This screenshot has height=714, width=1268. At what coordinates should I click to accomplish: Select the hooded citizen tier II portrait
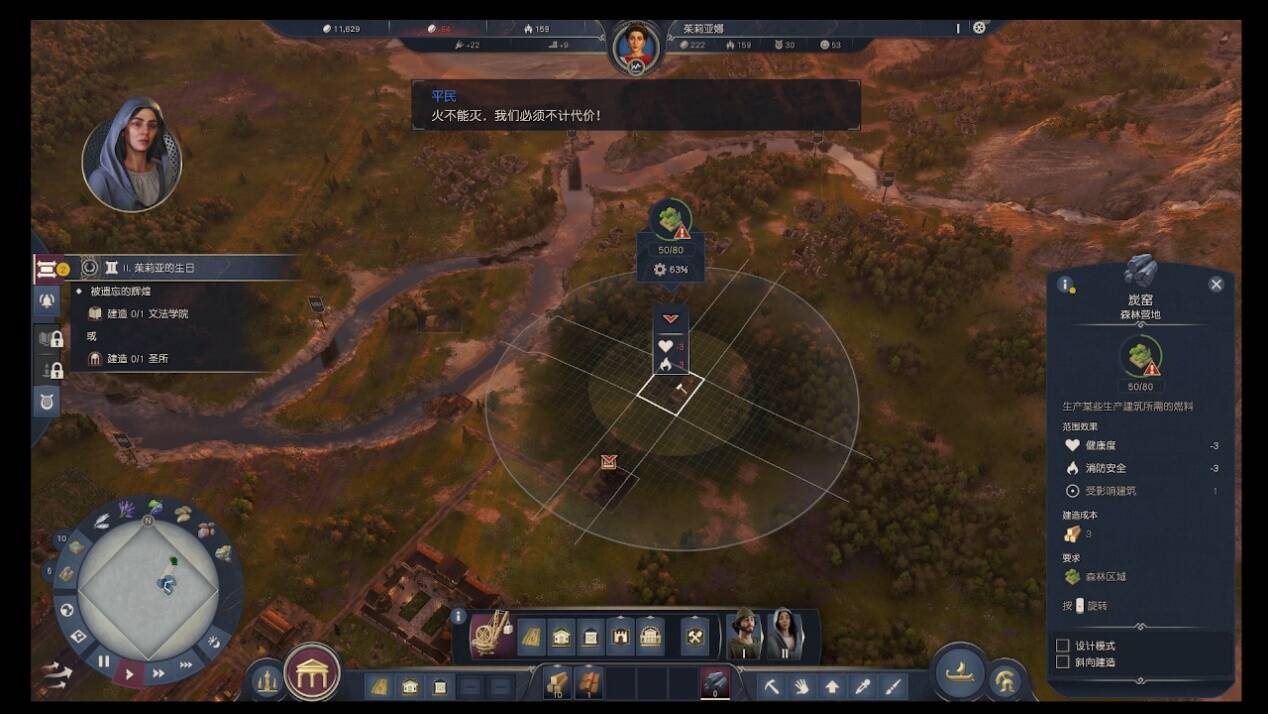[784, 633]
